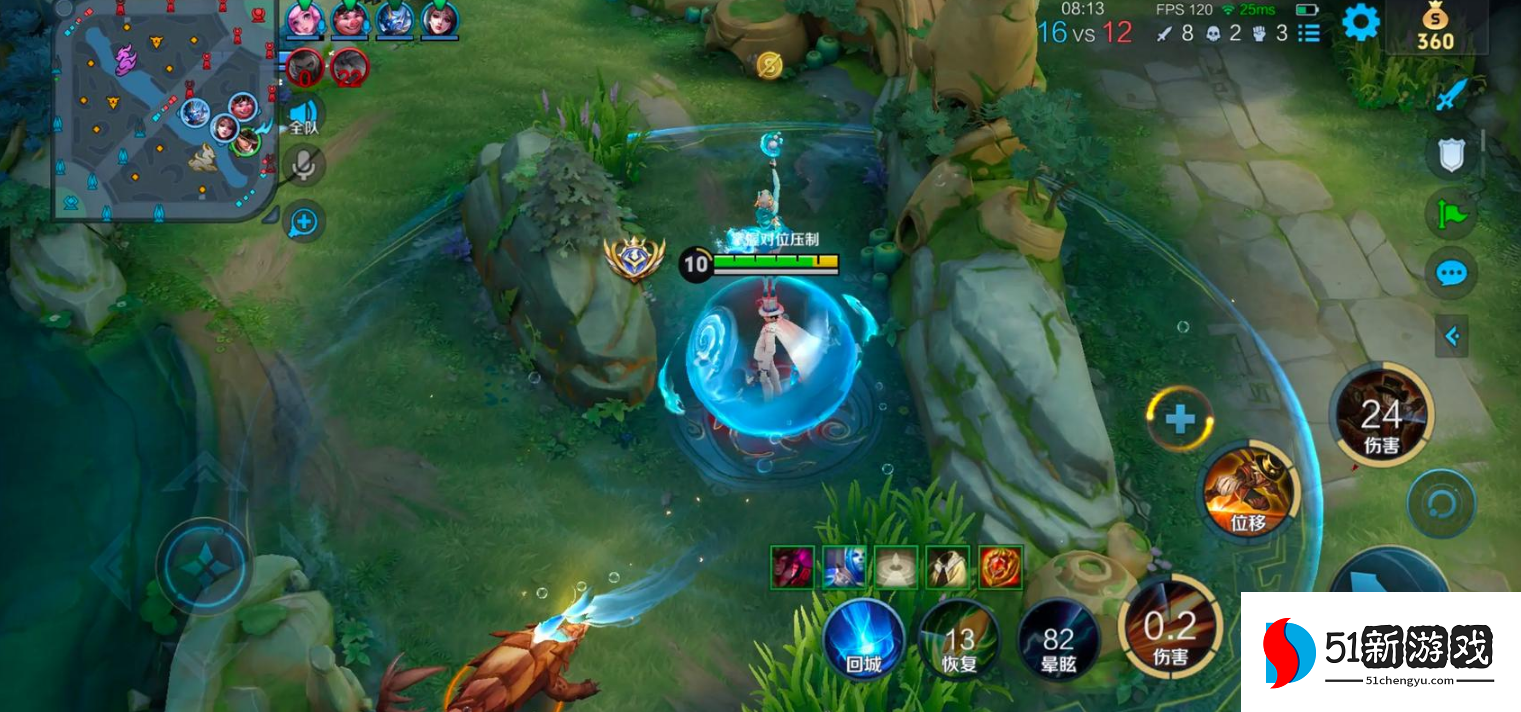Toggle the muted microphone button

click(x=303, y=166)
